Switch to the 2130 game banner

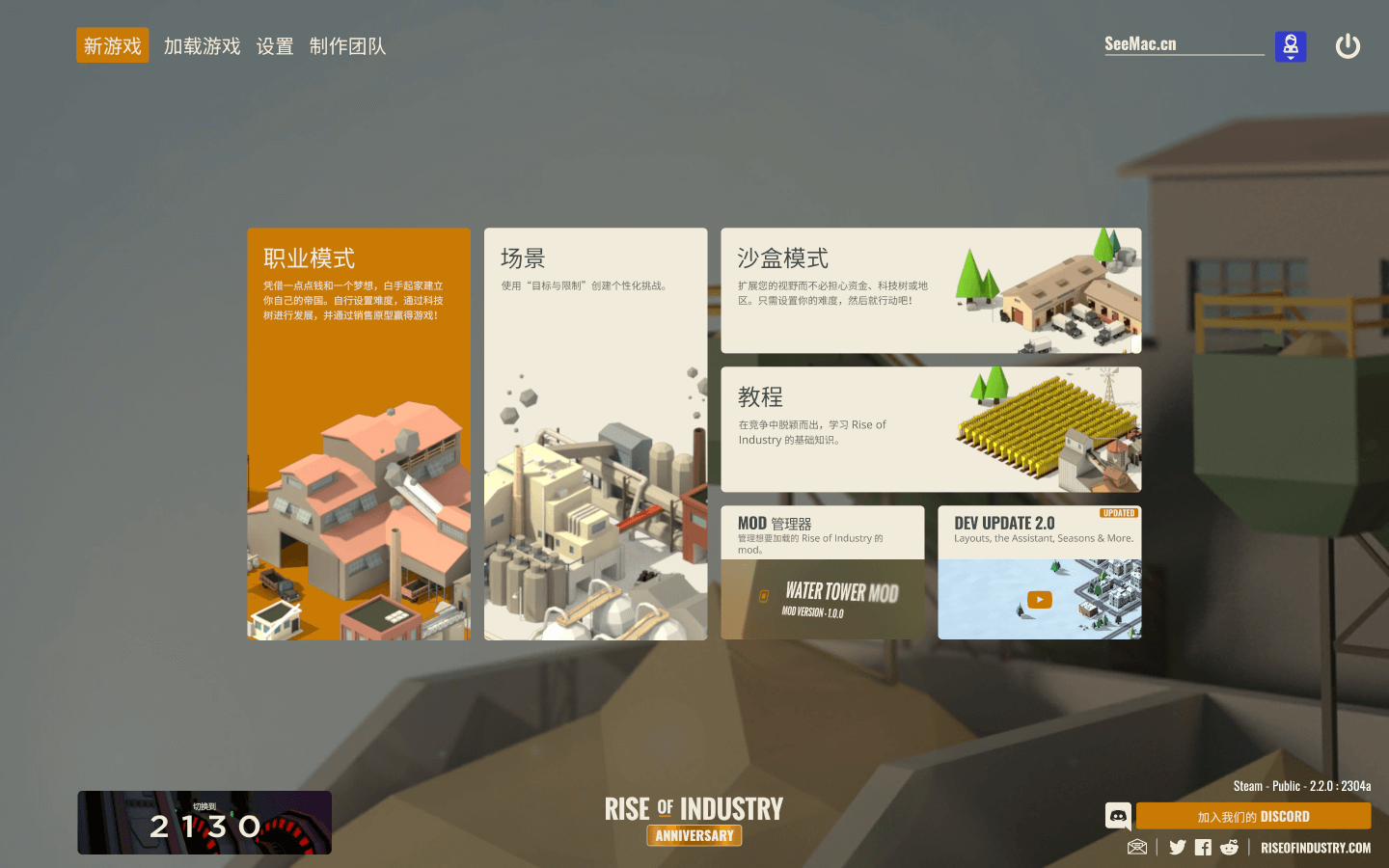pyautogui.click(x=204, y=823)
